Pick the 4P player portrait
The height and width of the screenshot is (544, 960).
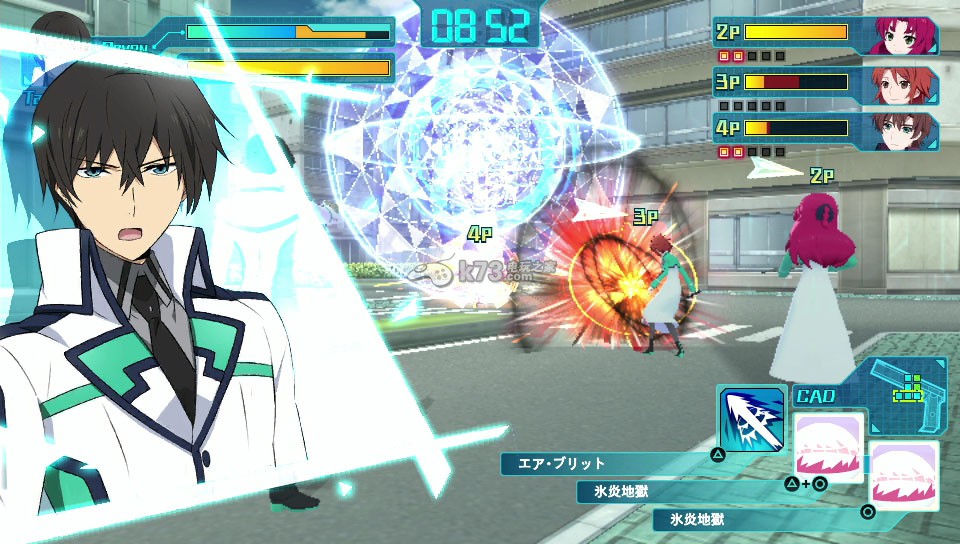click(x=906, y=131)
